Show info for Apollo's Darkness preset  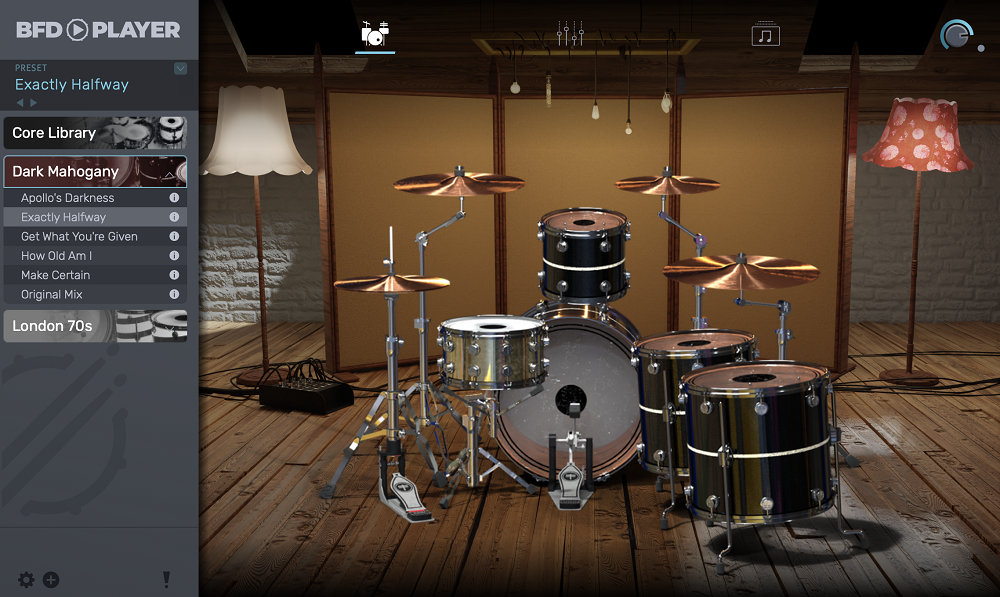174,198
